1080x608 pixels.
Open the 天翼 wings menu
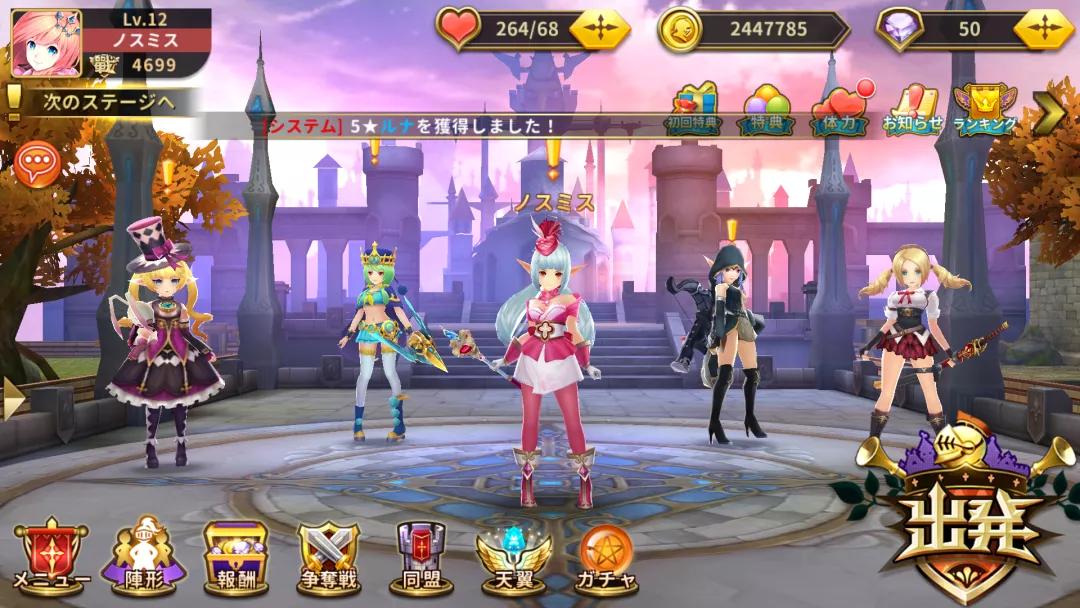[513, 557]
